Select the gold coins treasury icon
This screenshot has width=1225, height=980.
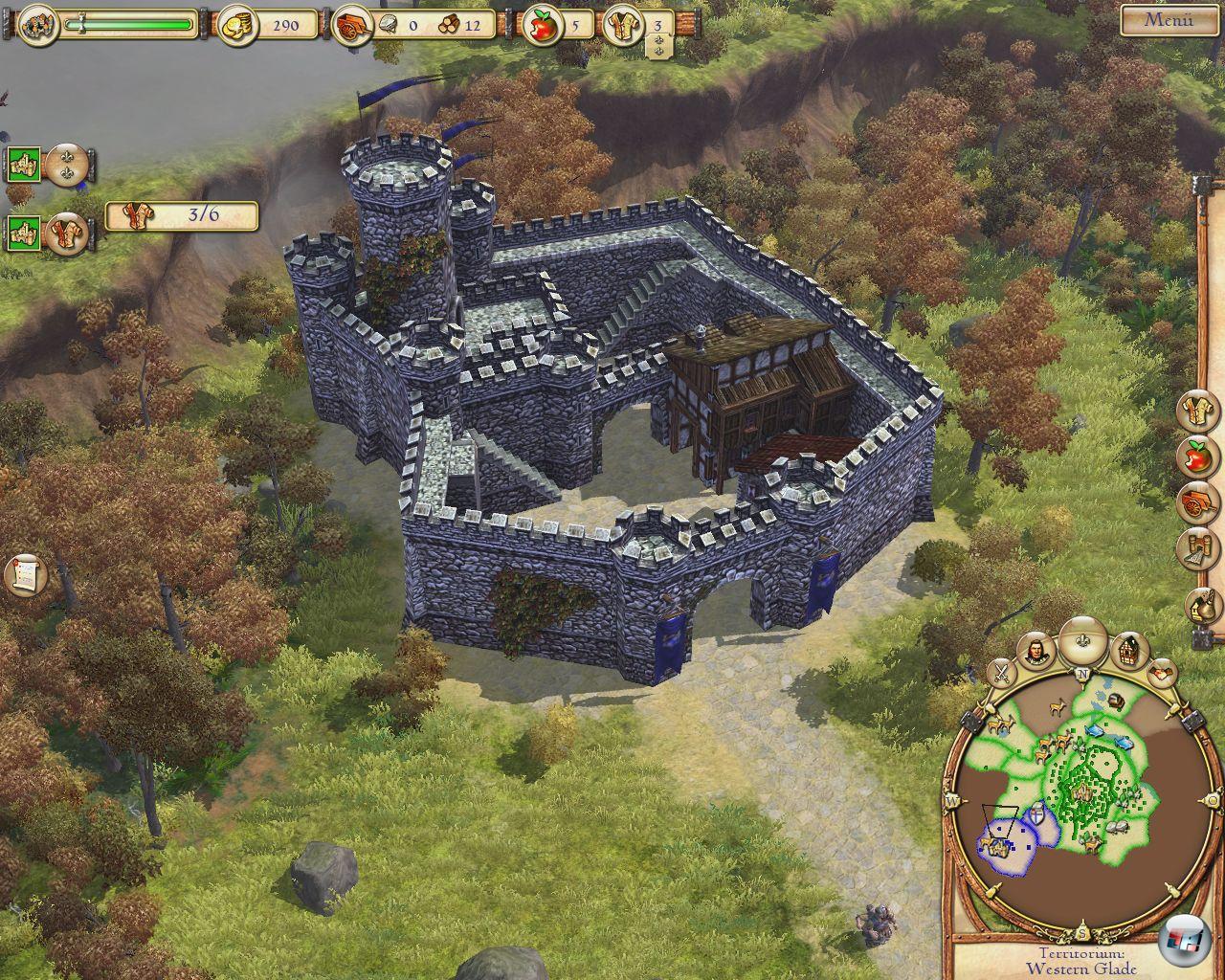click(235, 25)
